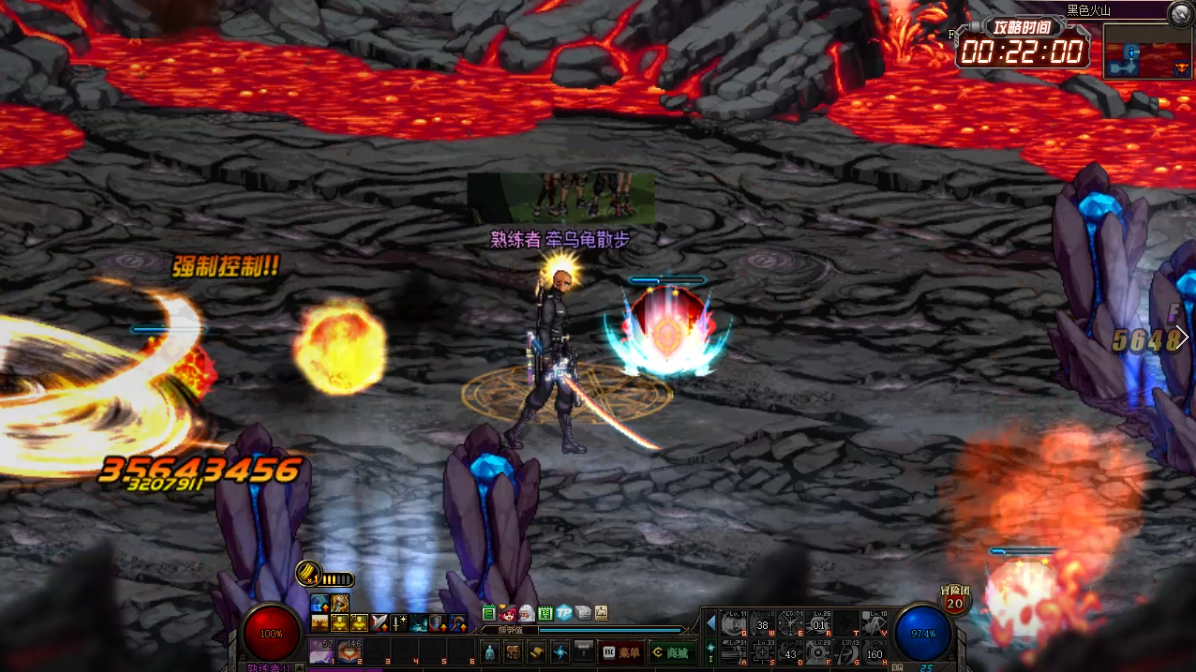This screenshot has height=672, width=1196.
Task: Open the 菜单 ESC menu button
Action: pyautogui.click(x=620, y=653)
